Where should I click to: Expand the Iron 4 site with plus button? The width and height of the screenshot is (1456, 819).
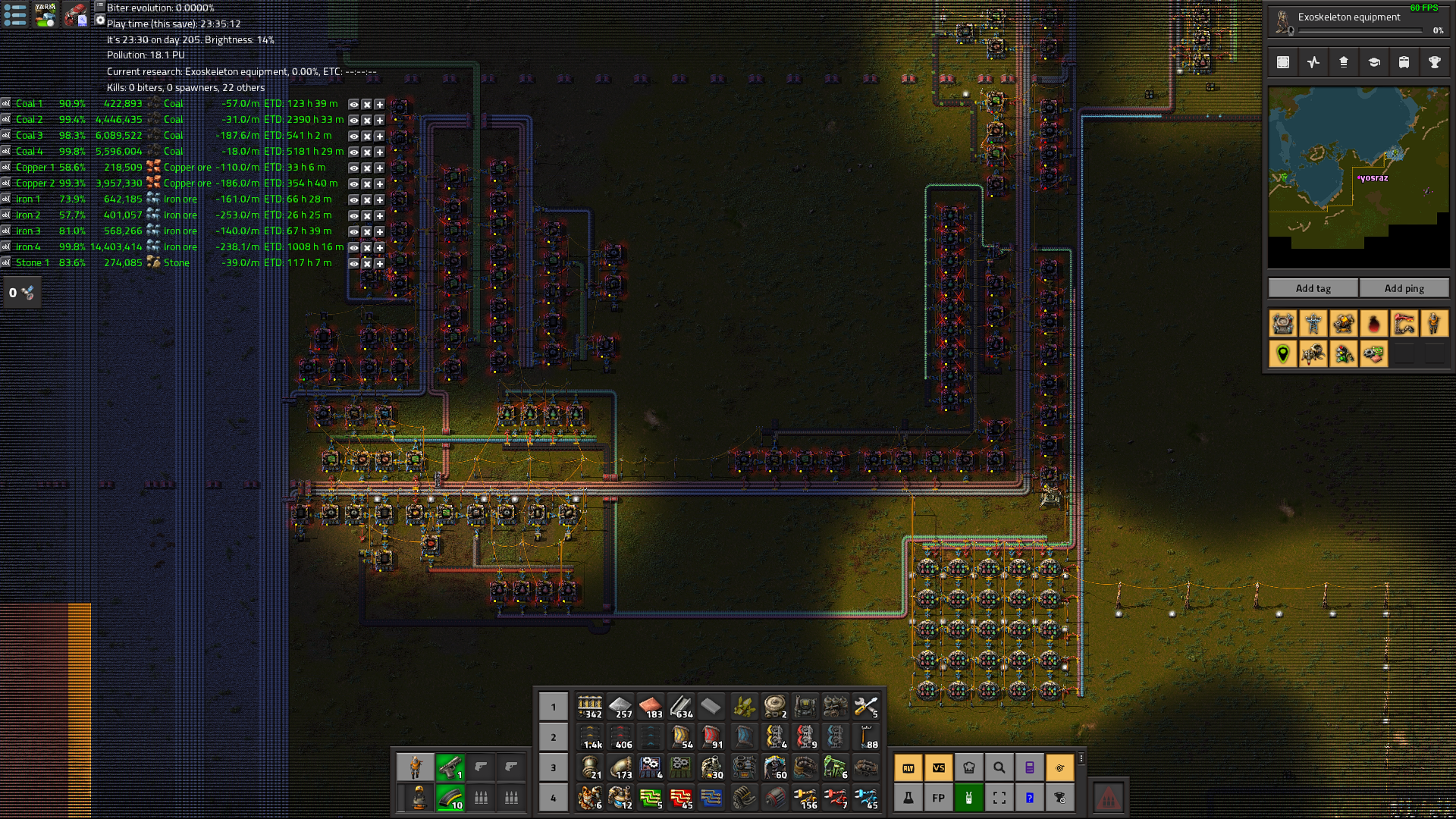click(379, 248)
